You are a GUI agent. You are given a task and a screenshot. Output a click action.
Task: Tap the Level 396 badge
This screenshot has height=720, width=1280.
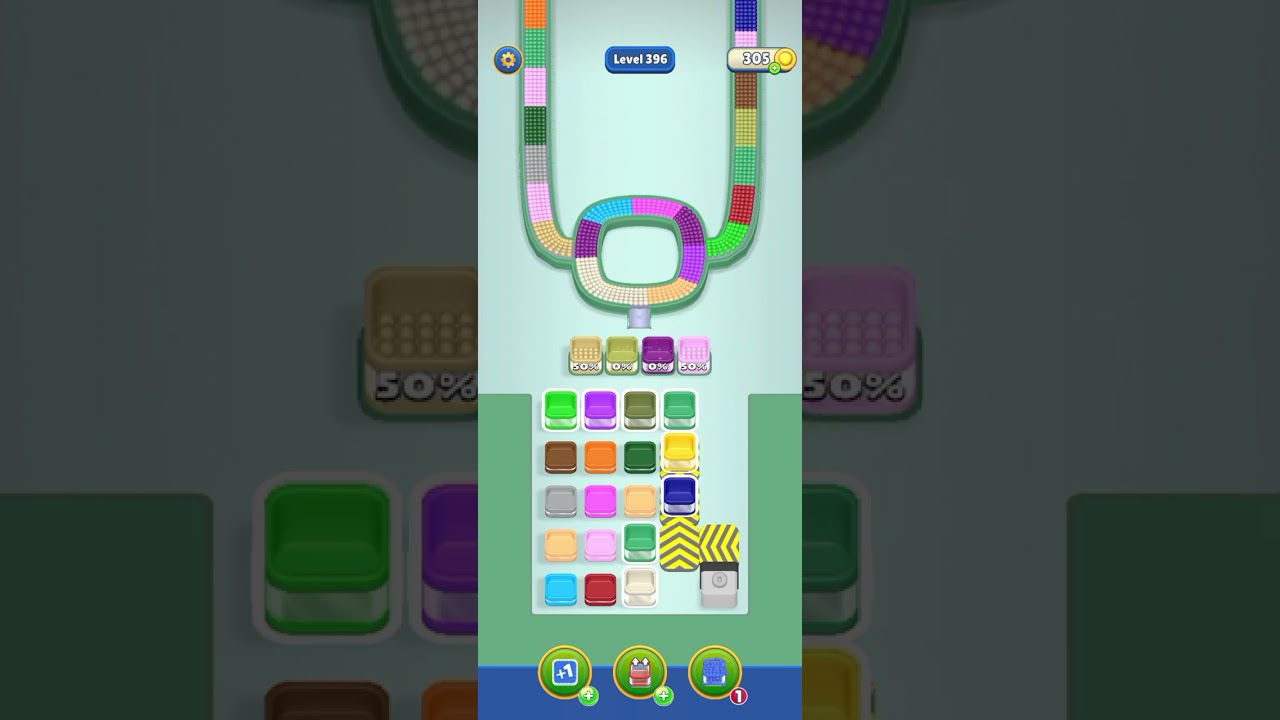point(640,60)
